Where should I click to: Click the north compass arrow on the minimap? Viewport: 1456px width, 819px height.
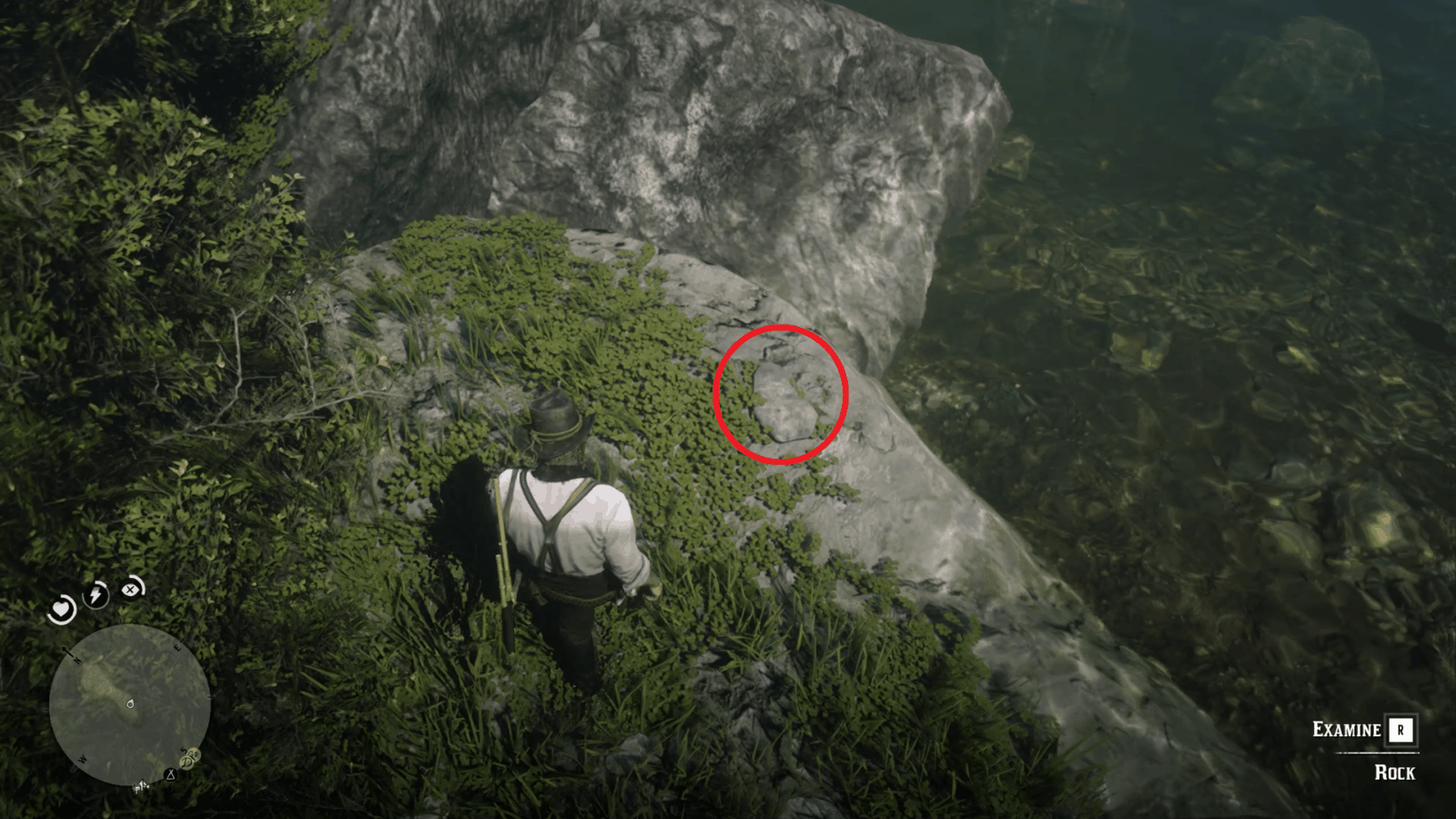click(67, 651)
